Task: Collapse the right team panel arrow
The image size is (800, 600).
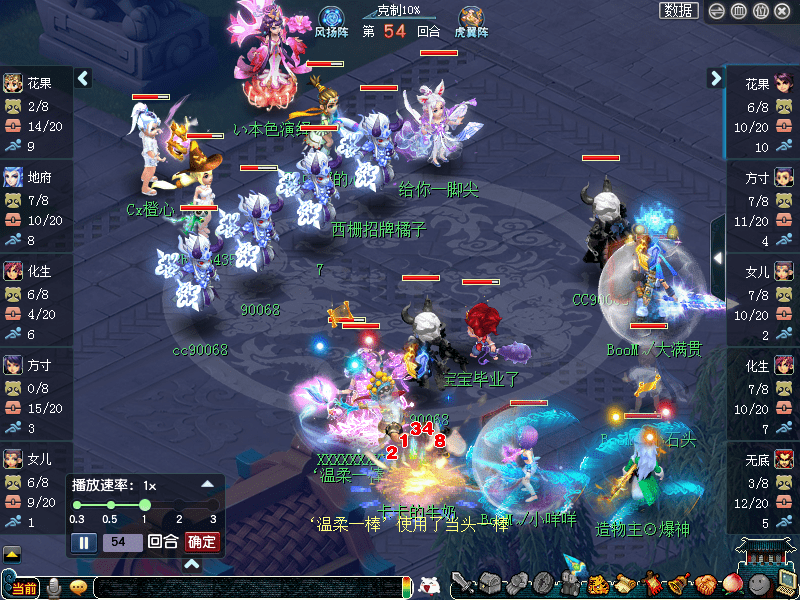Action: pyautogui.click(x=715, y=78)
